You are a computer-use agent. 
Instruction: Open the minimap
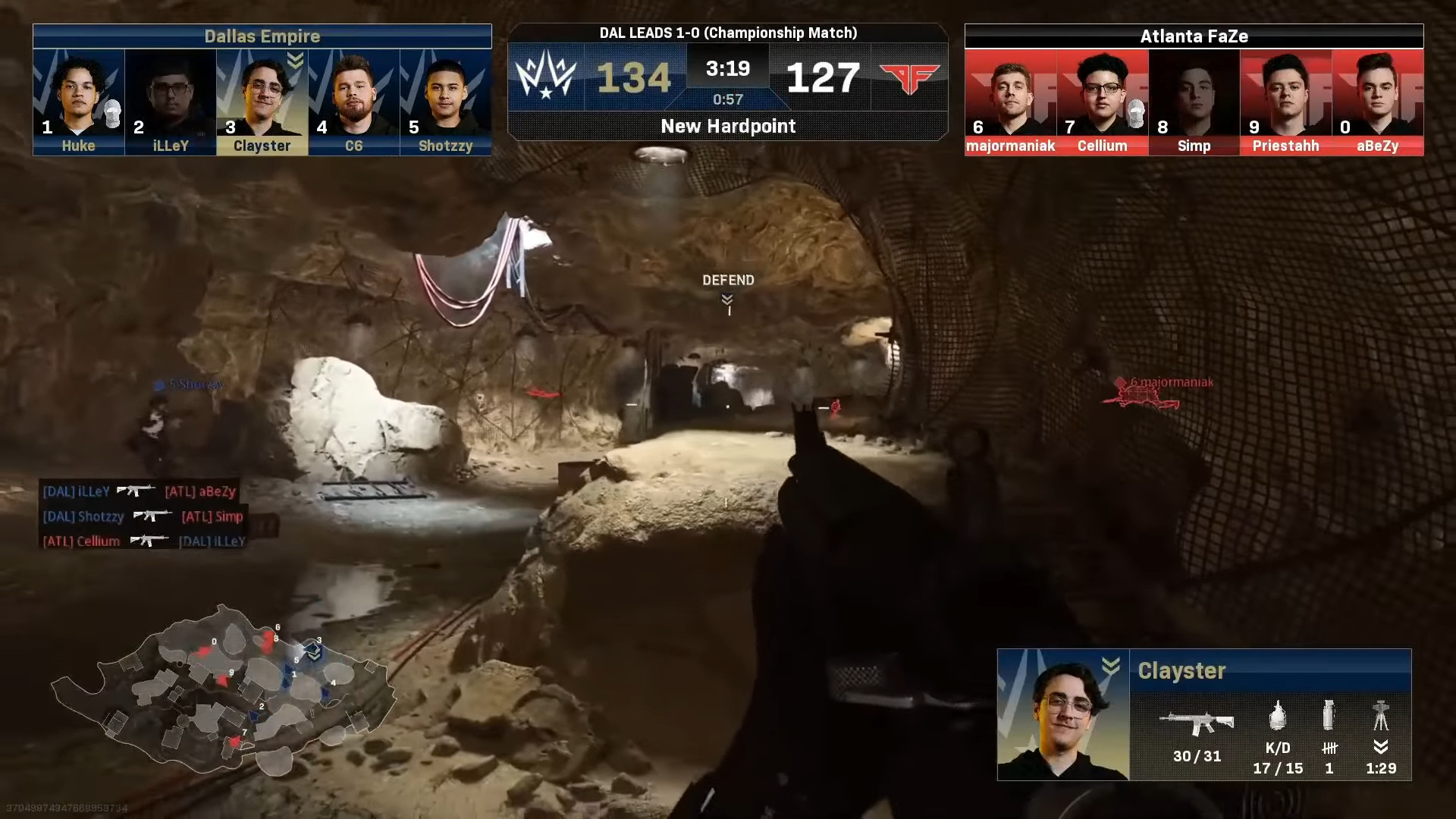[x=224, y=690]
